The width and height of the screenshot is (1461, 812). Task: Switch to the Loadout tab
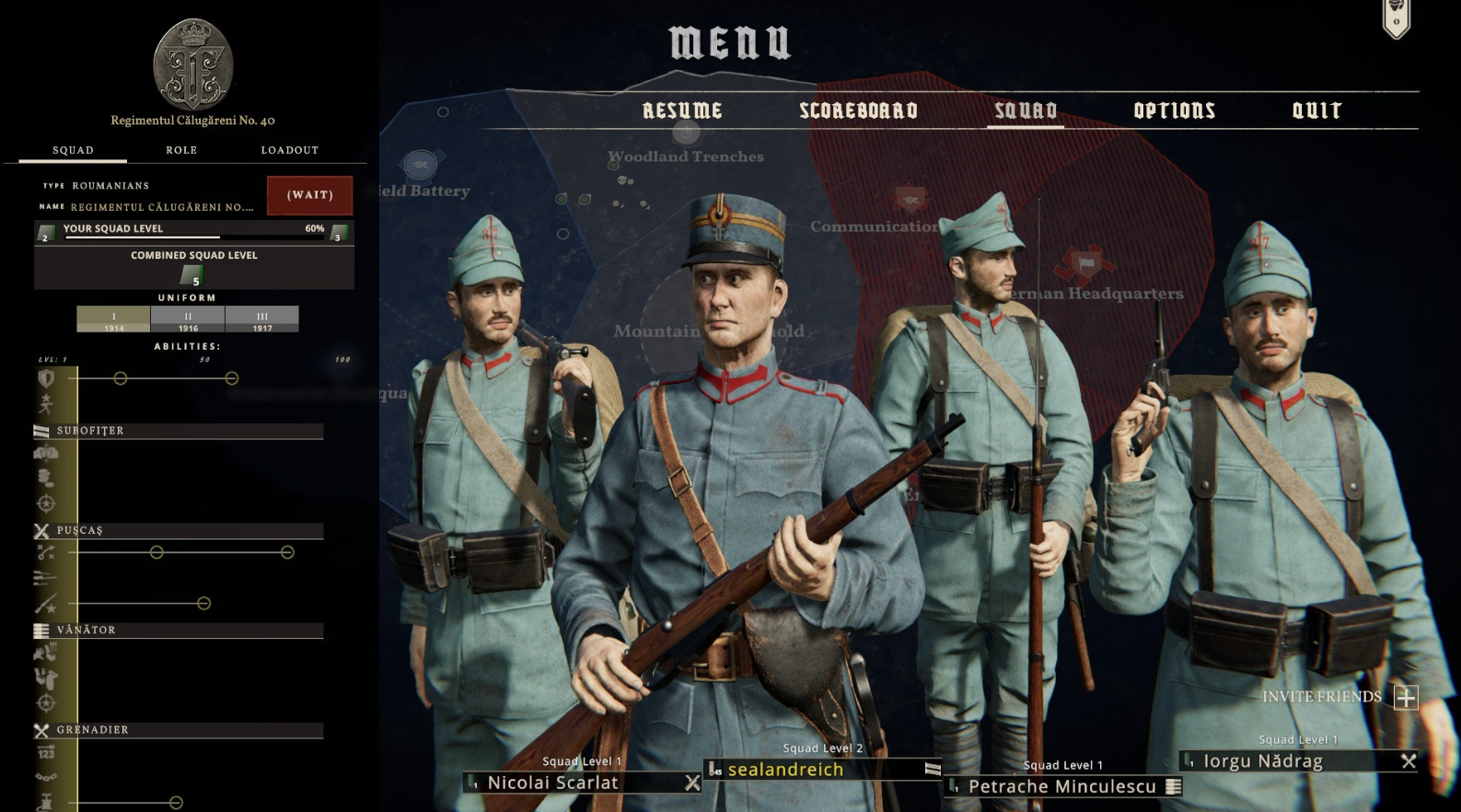[x=289, y=150]
